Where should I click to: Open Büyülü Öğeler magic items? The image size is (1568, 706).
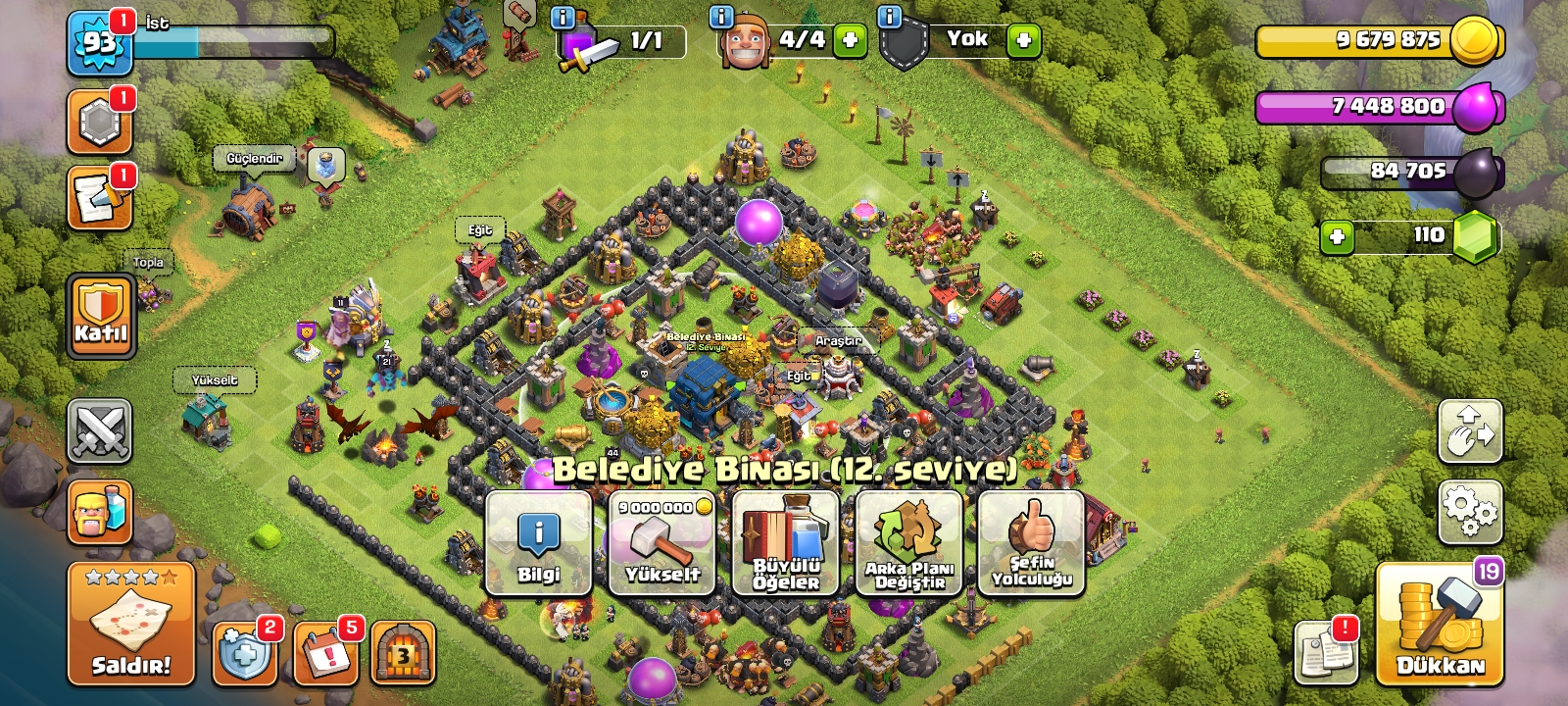click(x=785, y=543)
